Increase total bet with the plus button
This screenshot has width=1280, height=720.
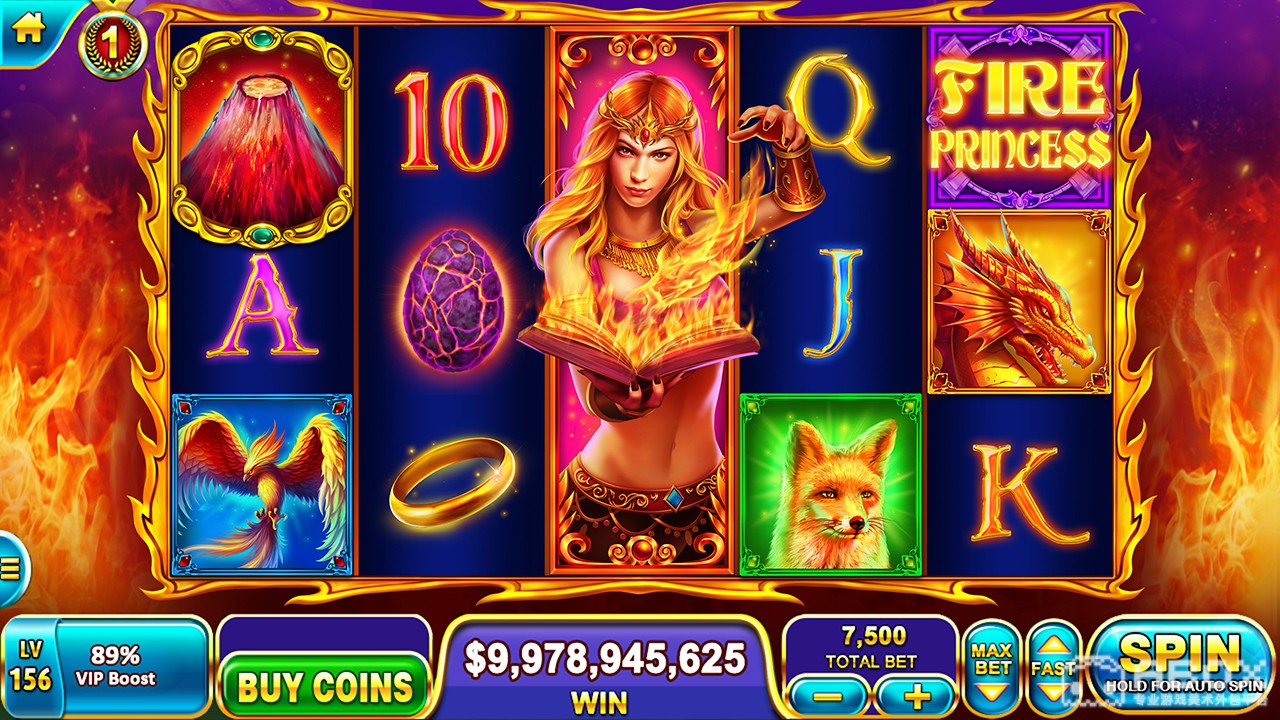(x=915, y=696)
